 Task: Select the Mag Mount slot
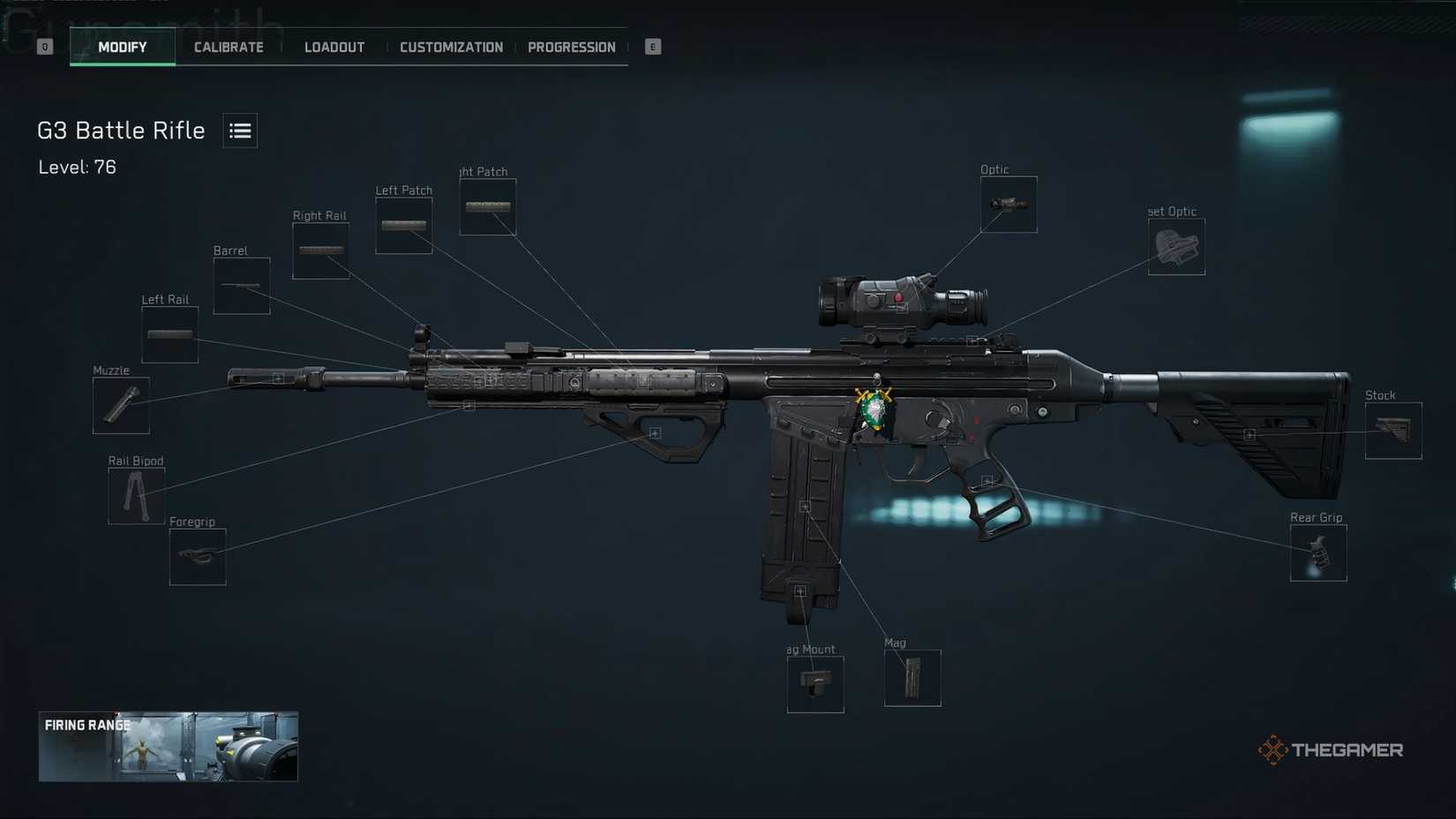[815, 684]
